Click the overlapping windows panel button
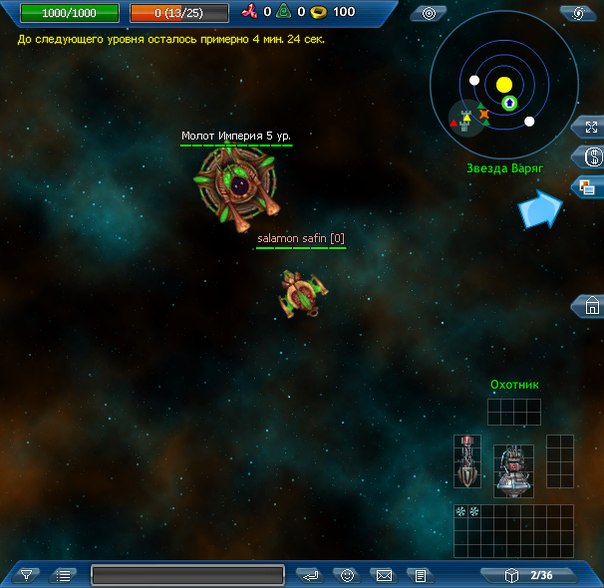The height and width of the screenshot is (588, 604). click(590, 186)
